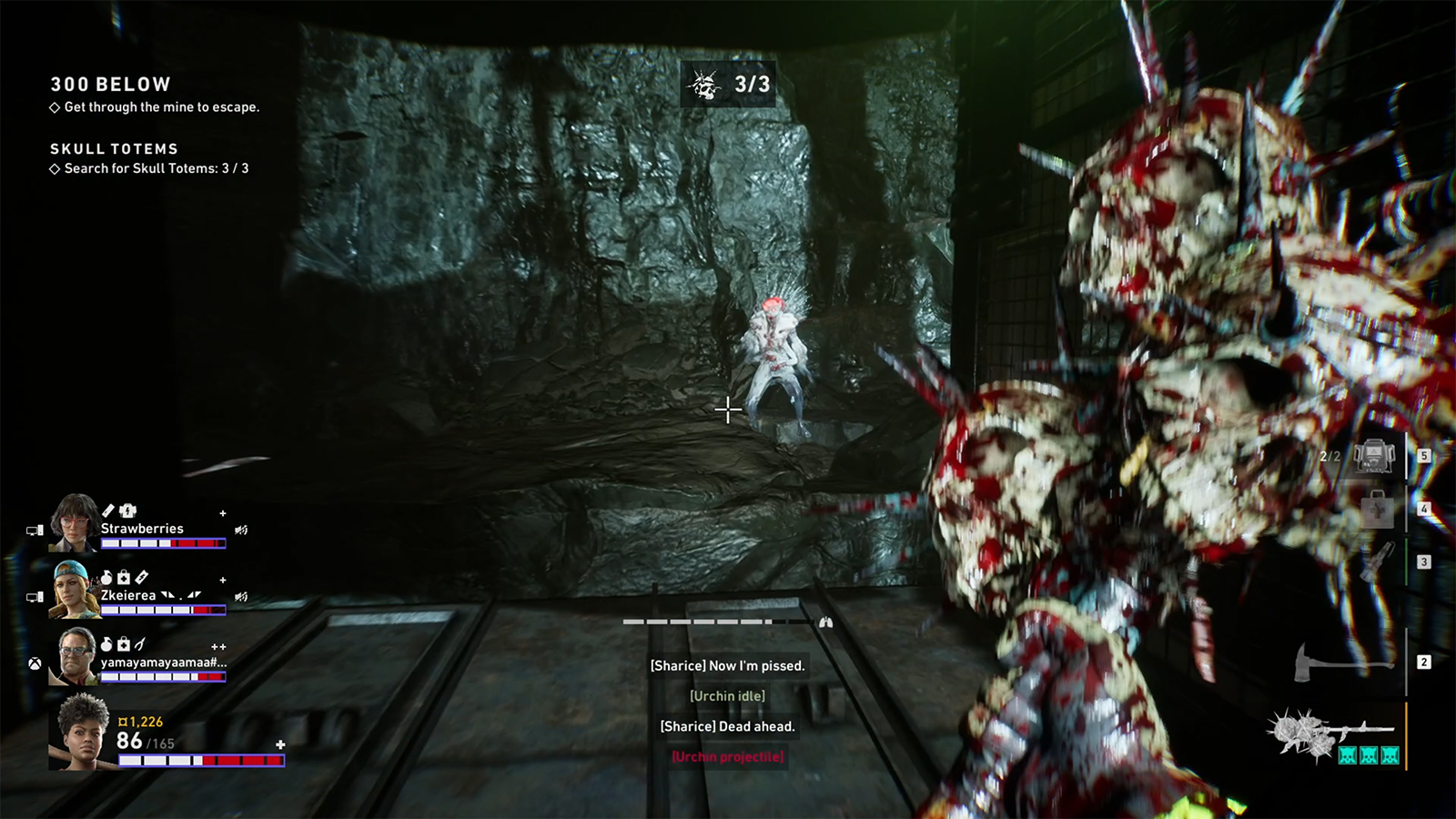Choose the first aid kit slot
This screenshot has height=819, width=1456.
coord(1376,509)
